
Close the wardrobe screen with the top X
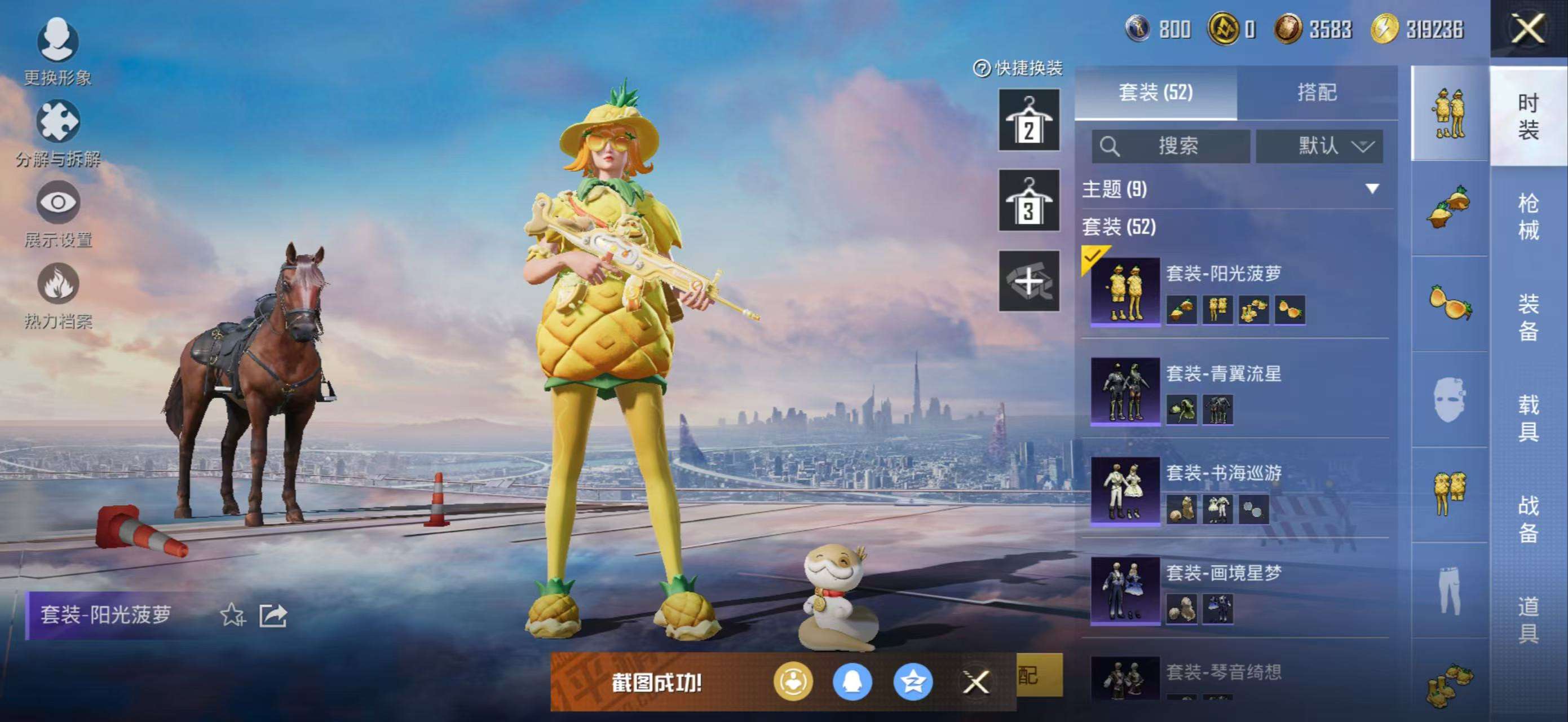[1529, 29]
